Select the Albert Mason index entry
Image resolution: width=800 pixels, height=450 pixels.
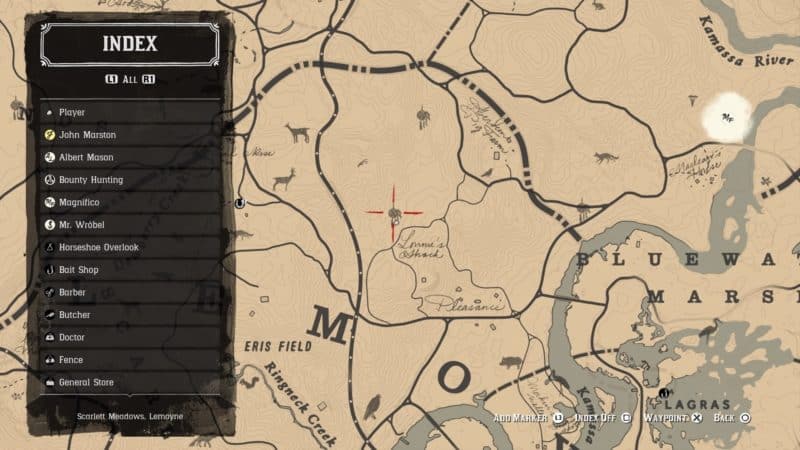pyautogui.click(x=130, y=157)
